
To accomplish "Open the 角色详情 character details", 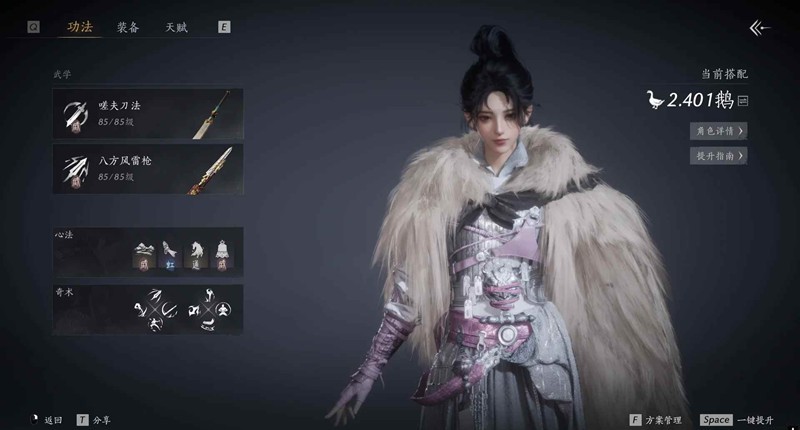I will 719,130.
